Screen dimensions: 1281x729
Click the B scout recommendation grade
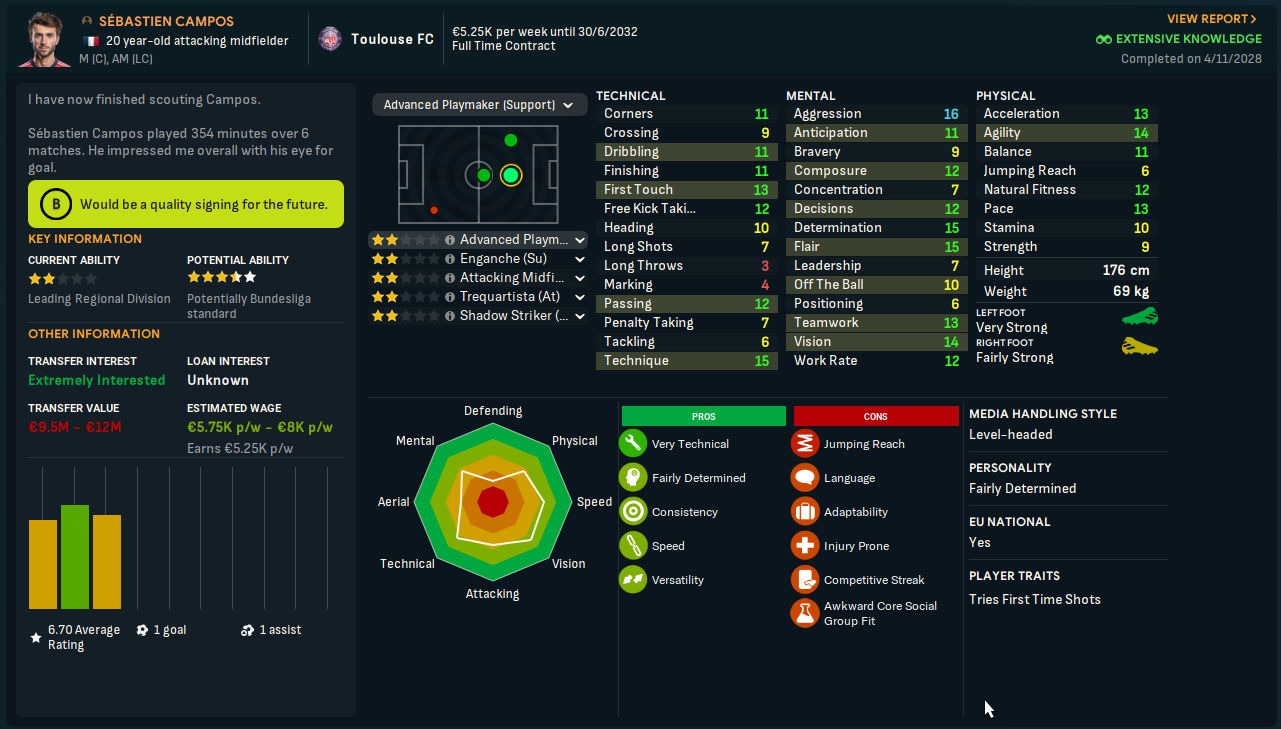click(x=55, y=205)
